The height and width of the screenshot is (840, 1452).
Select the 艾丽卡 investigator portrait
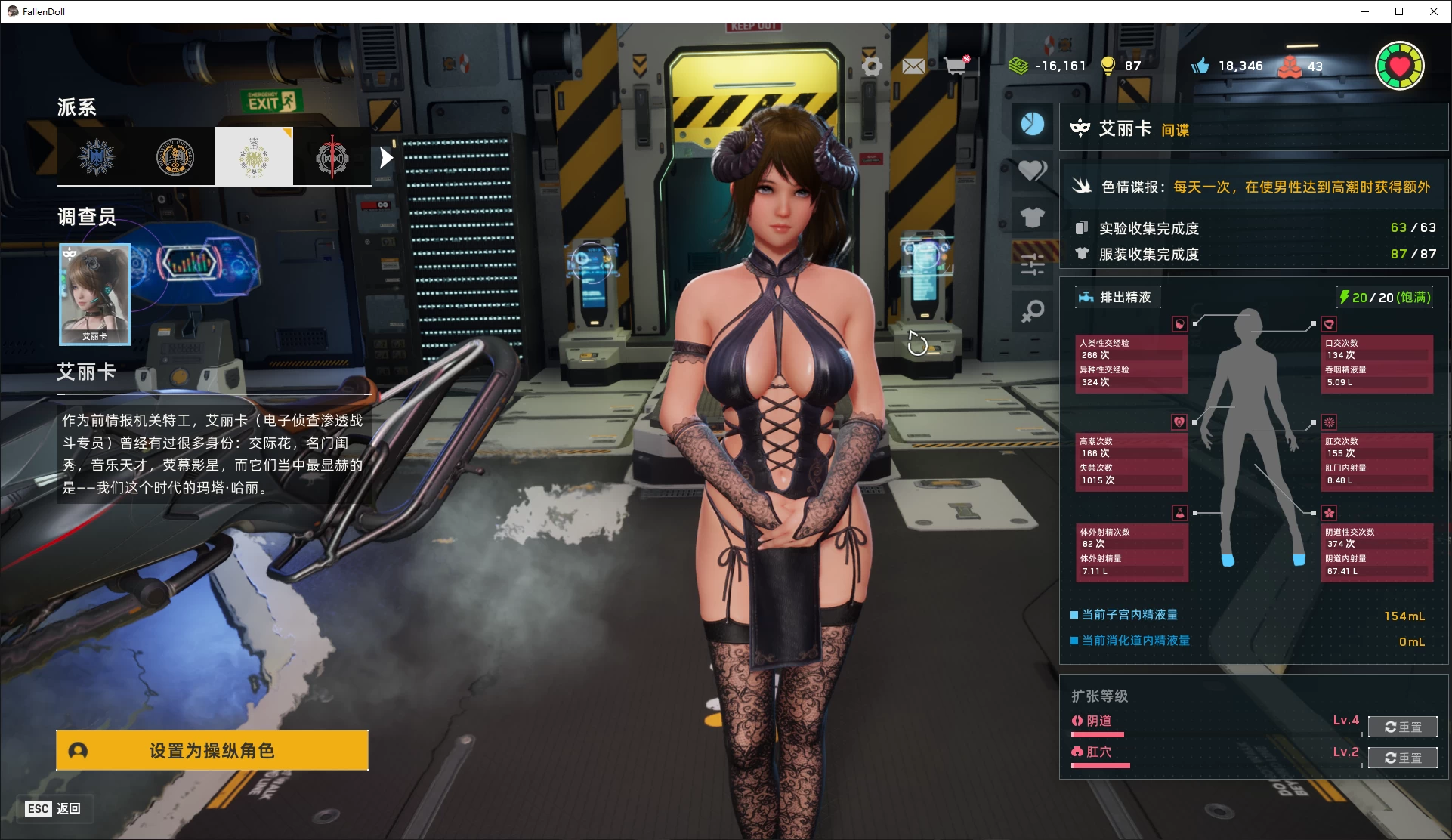[95, 294]
